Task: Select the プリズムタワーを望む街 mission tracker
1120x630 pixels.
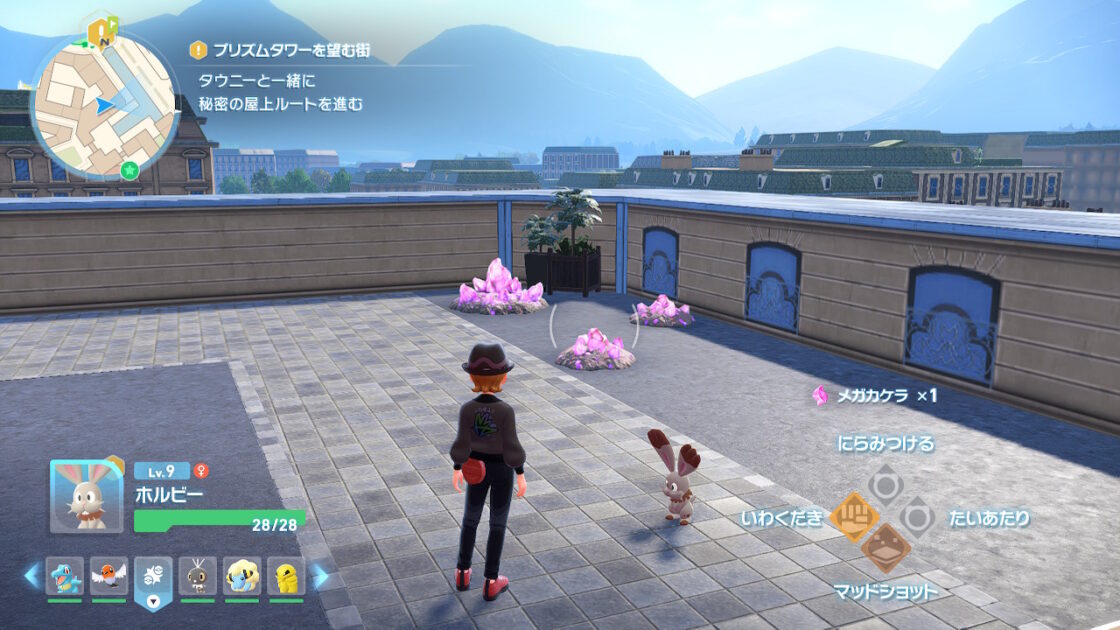Action: coord(288,49)
